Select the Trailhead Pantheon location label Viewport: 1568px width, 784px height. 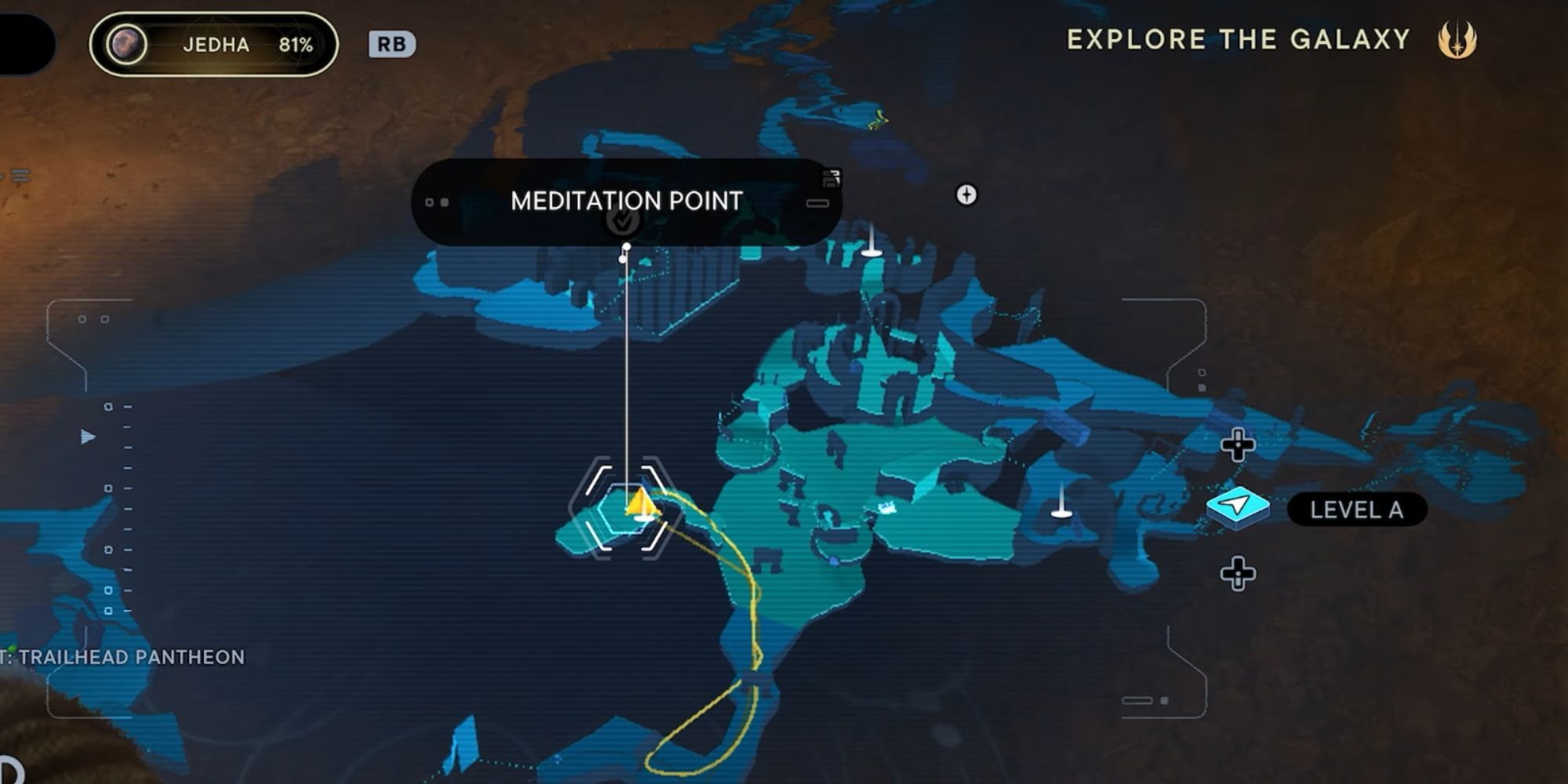(x=129, y=657)
